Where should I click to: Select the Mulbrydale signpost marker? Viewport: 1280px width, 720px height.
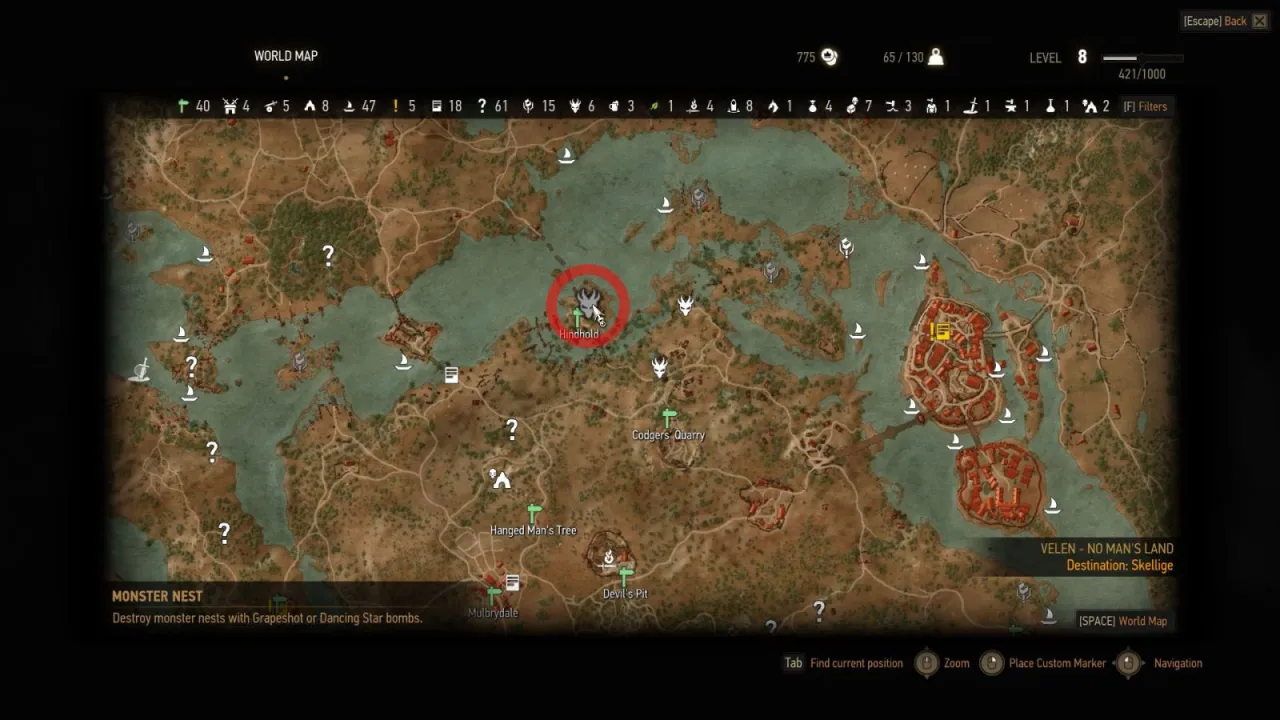(x=493, y=597)
